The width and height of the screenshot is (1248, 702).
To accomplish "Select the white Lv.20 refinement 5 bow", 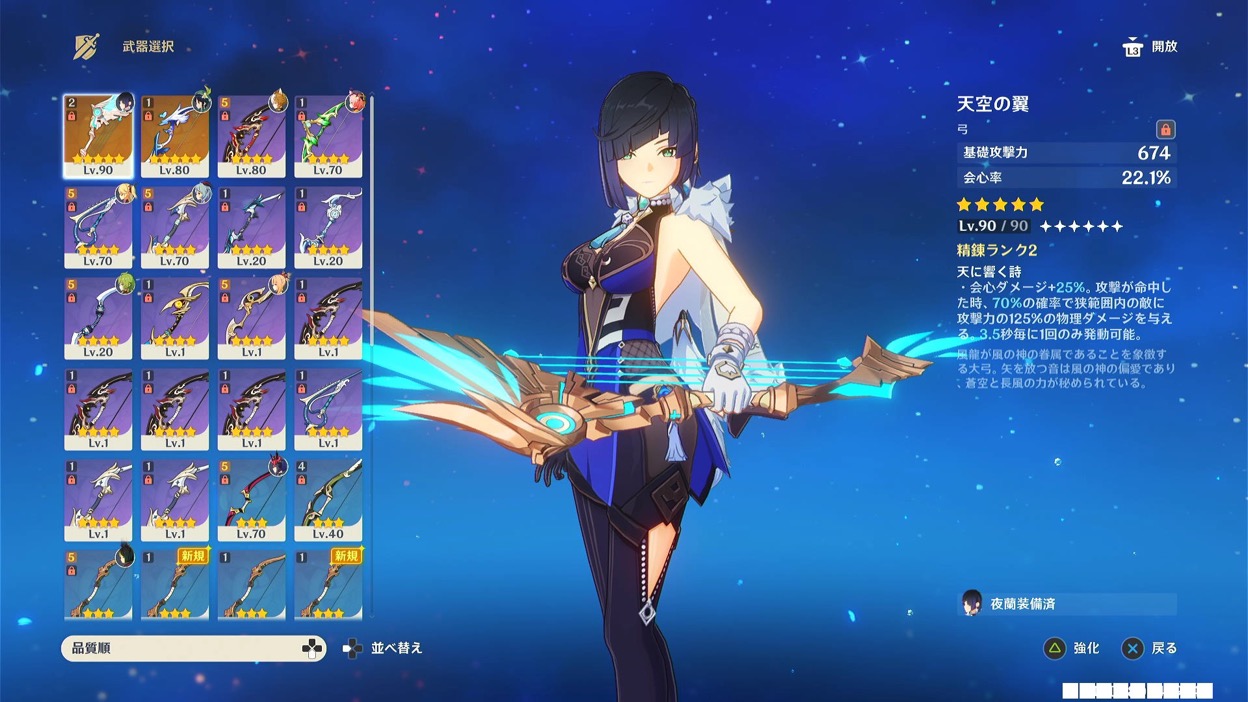I will point(98,318).
